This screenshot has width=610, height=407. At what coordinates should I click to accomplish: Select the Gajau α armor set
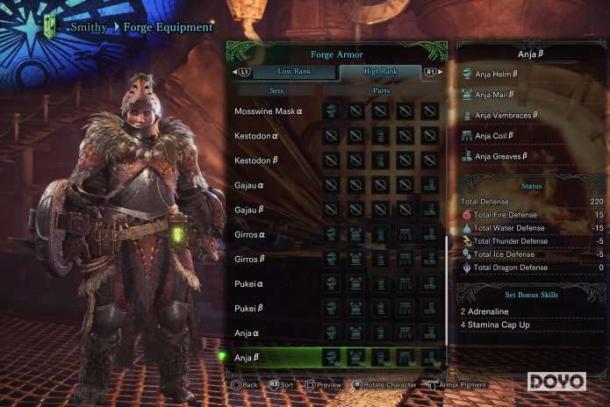(x=250, y=185)
